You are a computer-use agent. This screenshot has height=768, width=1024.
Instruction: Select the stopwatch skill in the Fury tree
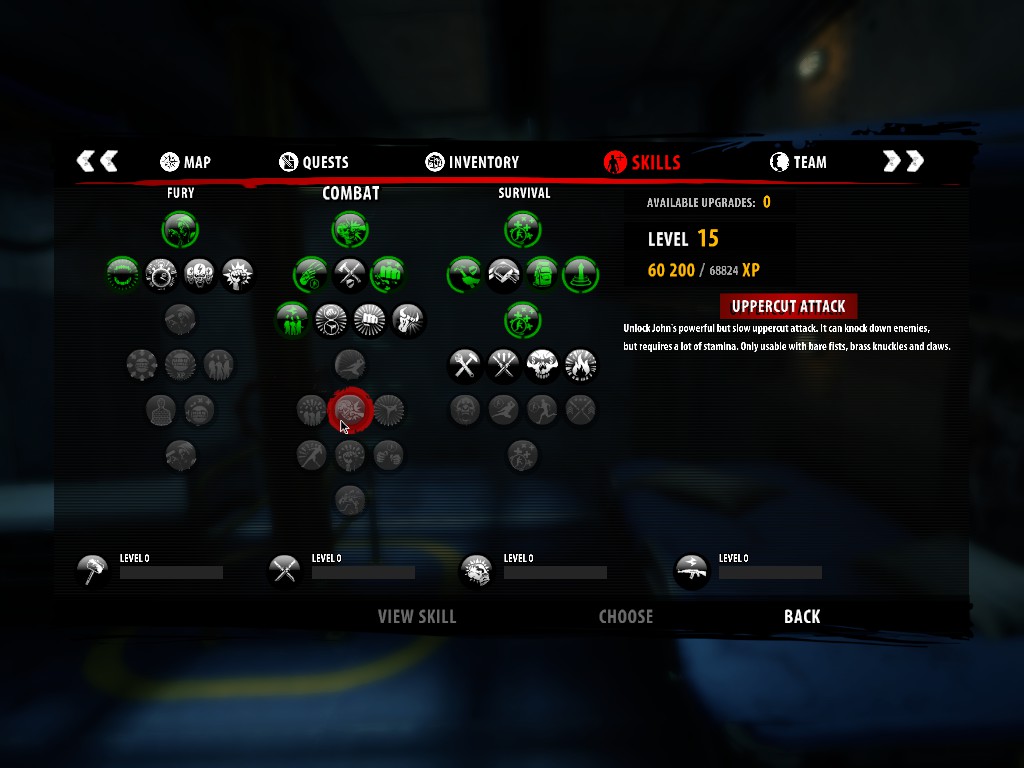click(161, 273)
